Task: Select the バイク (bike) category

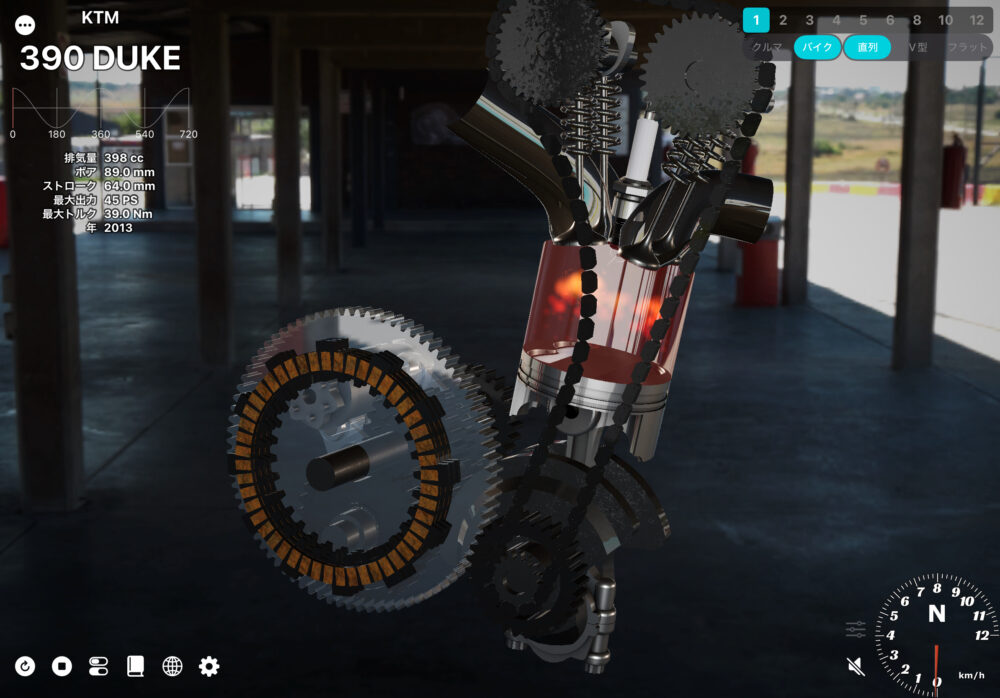Action: tap(818, 47)
